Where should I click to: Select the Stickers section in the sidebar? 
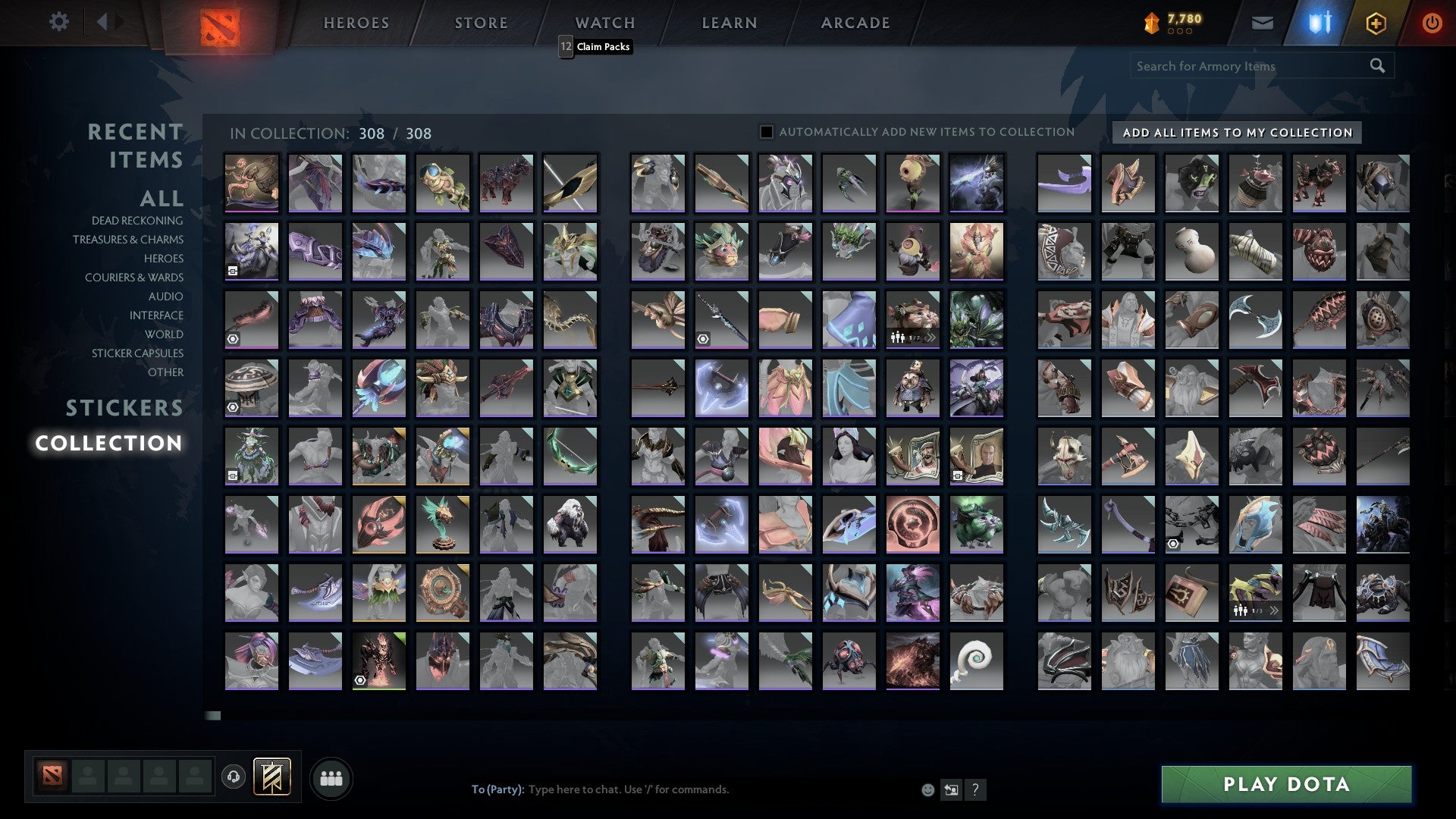pyautogui.click(x=124, y=408)
